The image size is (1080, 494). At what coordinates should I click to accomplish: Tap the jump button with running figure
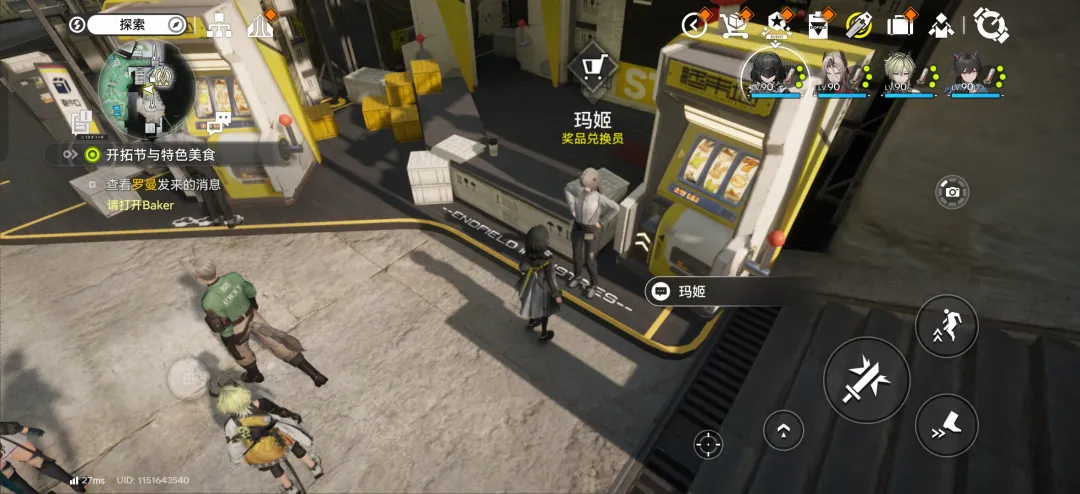(x=946, y=325)
